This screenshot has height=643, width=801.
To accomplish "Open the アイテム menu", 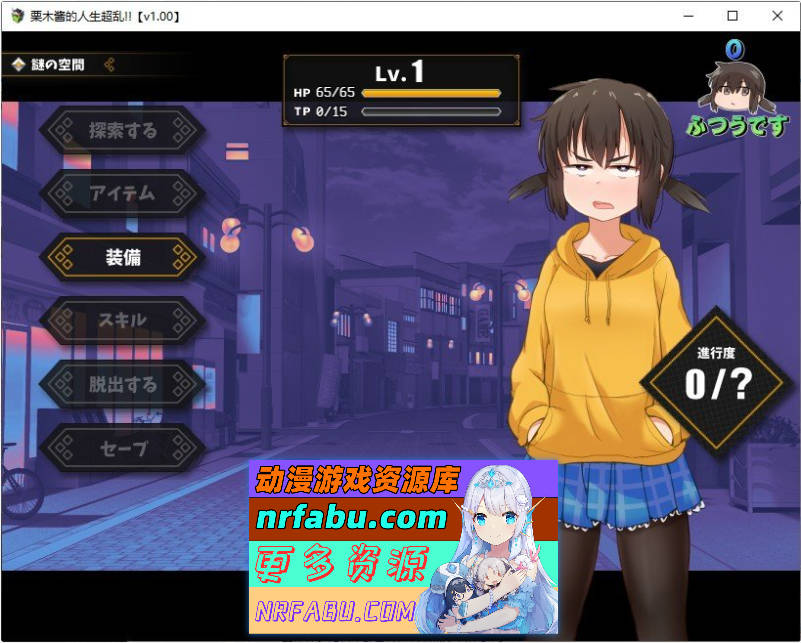I will [122, 193].
